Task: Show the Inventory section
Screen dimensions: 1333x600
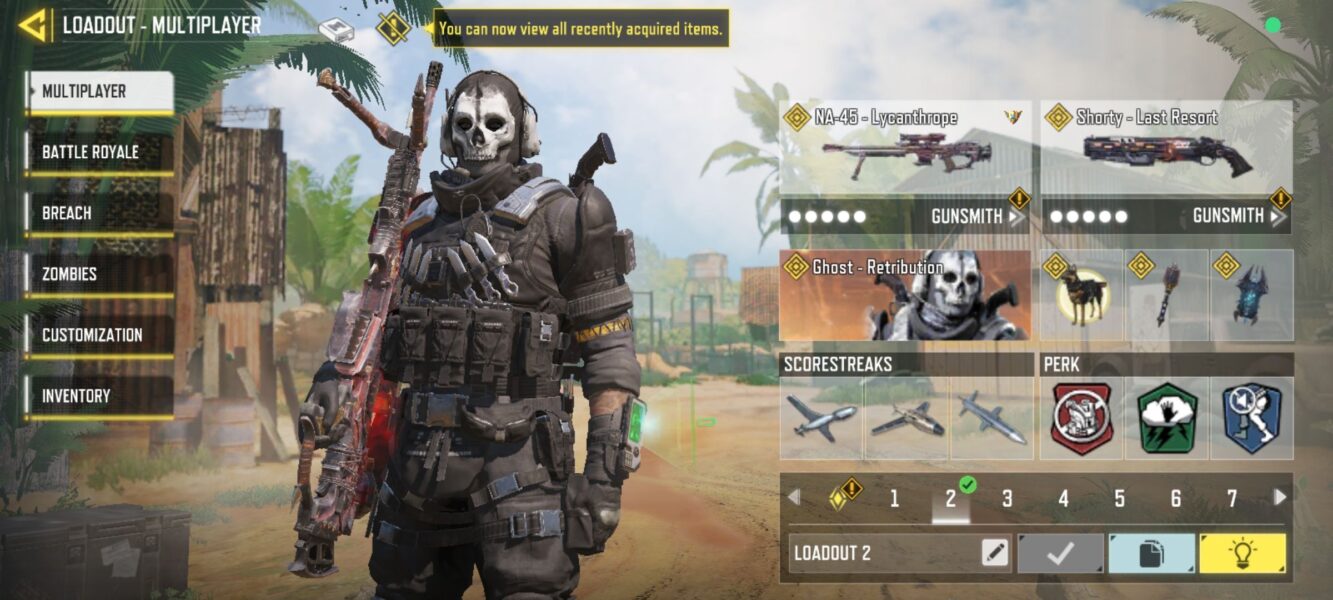Action: tap(100, 397)
